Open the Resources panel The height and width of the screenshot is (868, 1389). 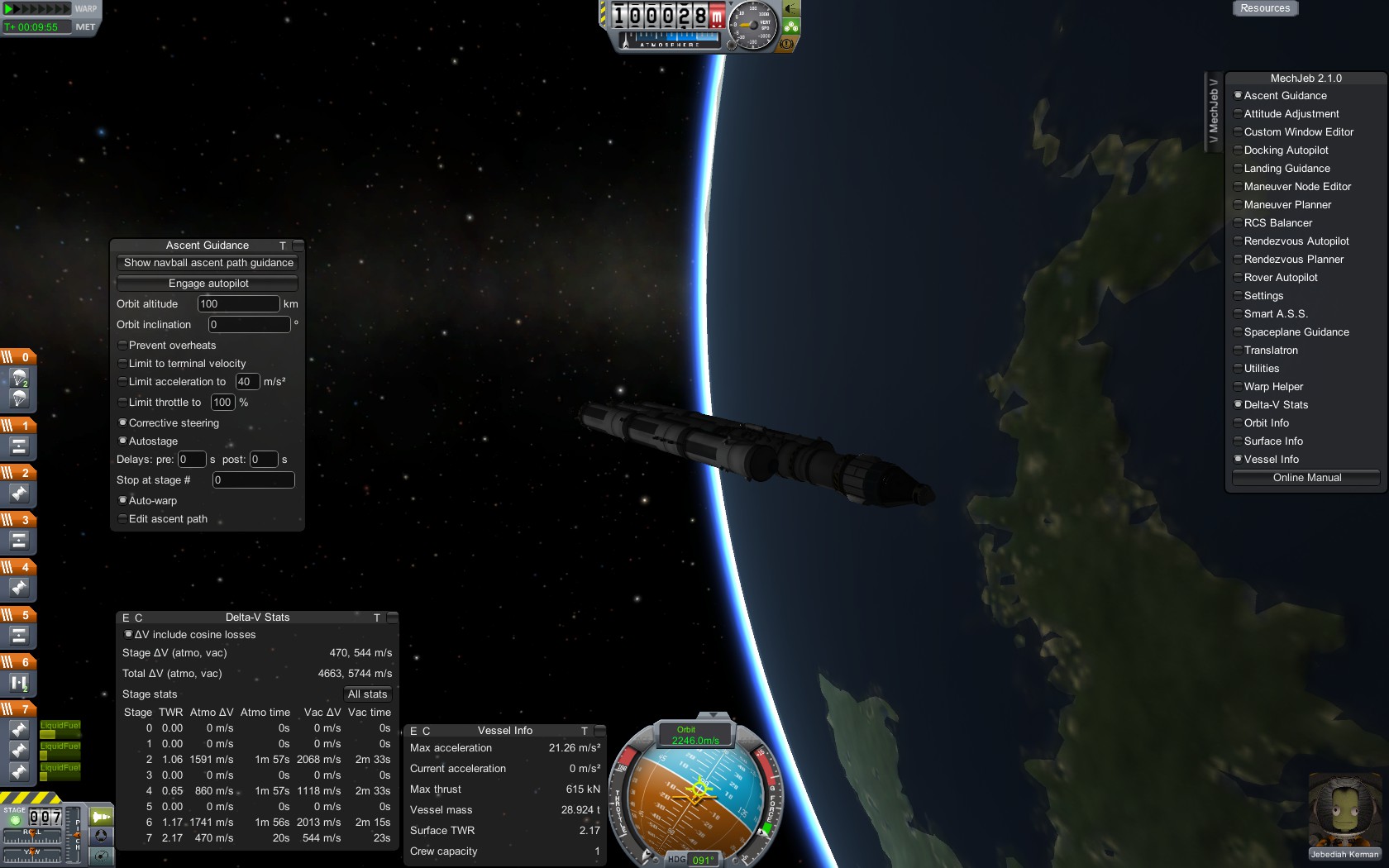(x=1265, y=8)
